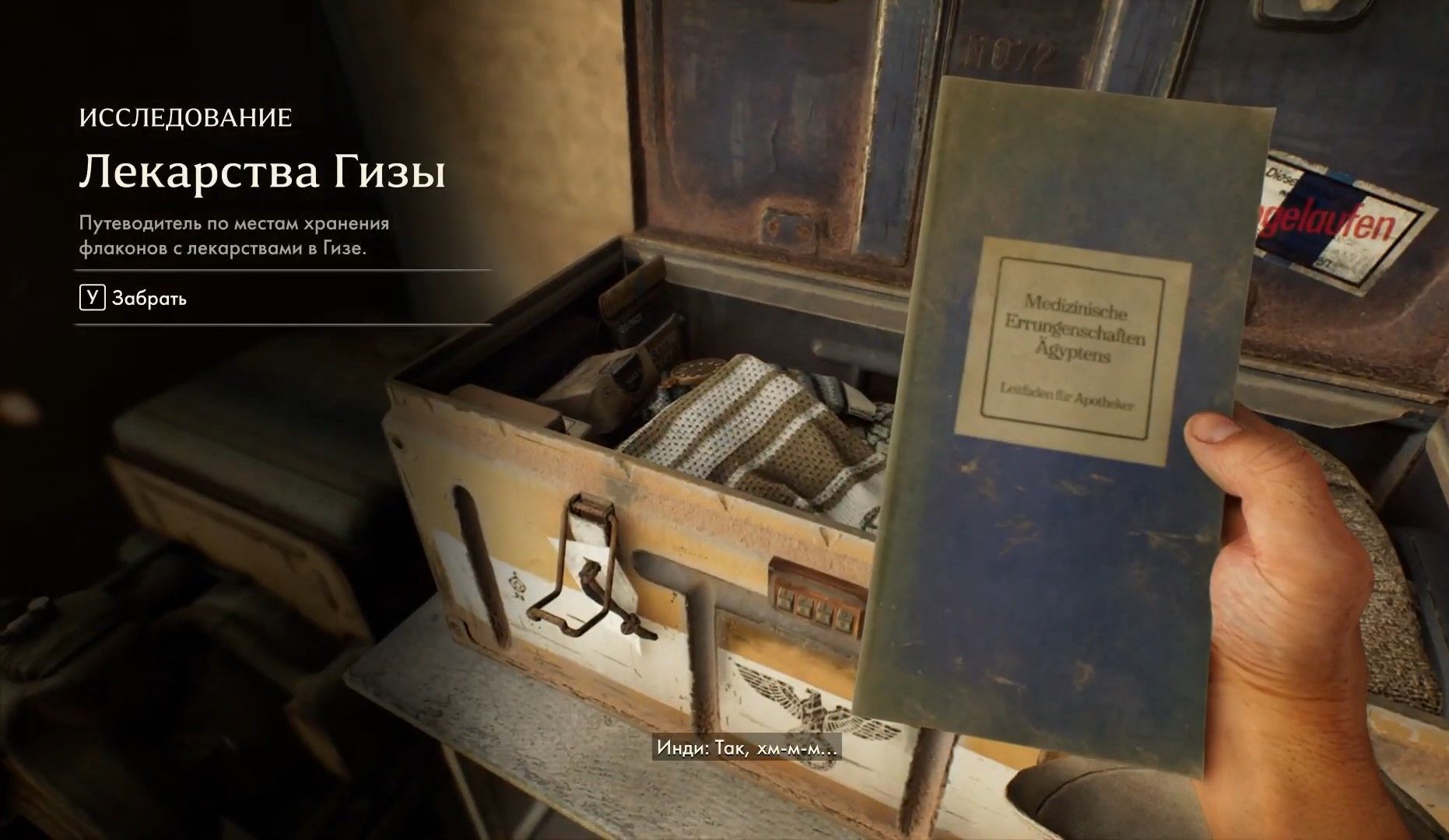Click the У key prompt icon

pyautogui.click(x=93, y=297)
